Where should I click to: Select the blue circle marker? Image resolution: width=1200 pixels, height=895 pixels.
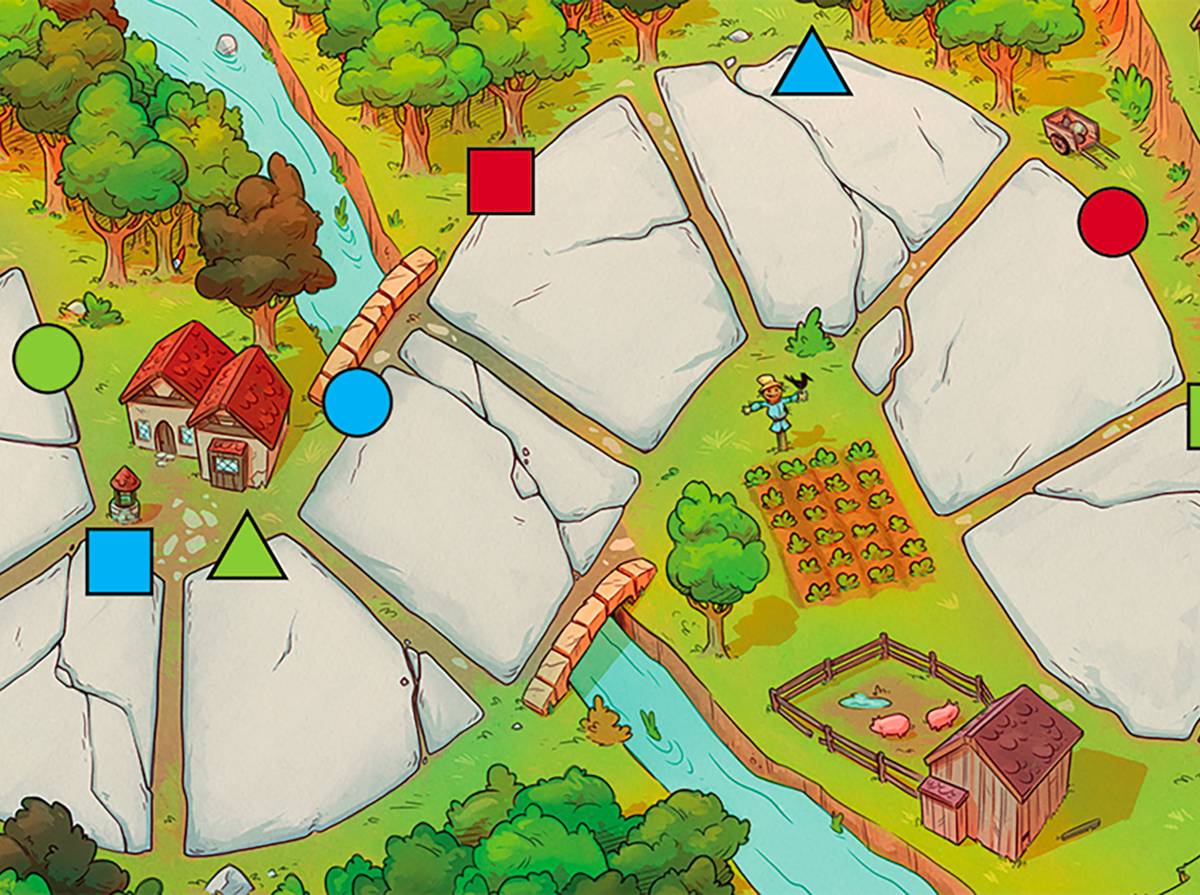pyautogui.click(x=357, y=402)
